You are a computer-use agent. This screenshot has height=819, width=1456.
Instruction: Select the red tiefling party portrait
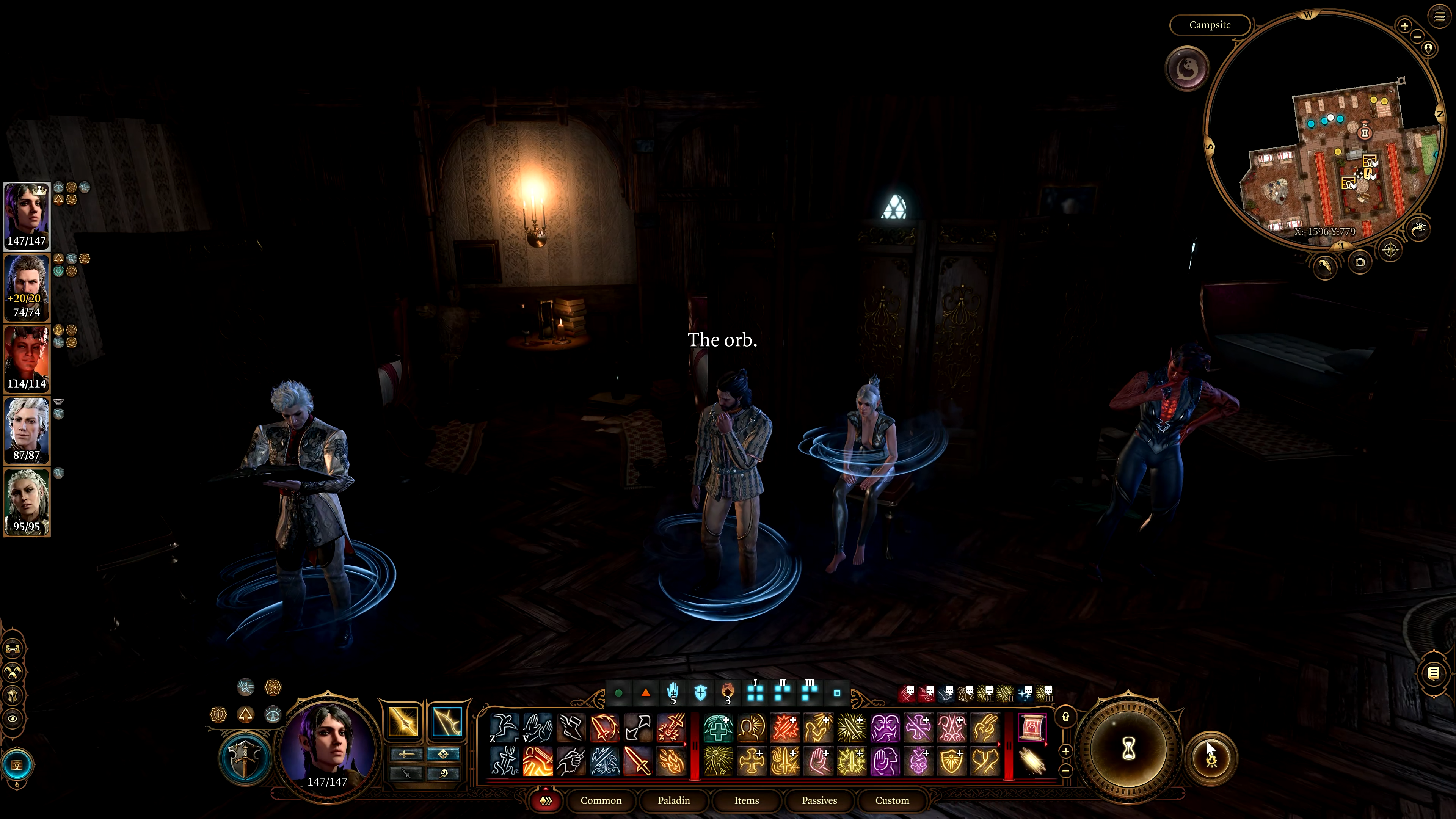27,359
